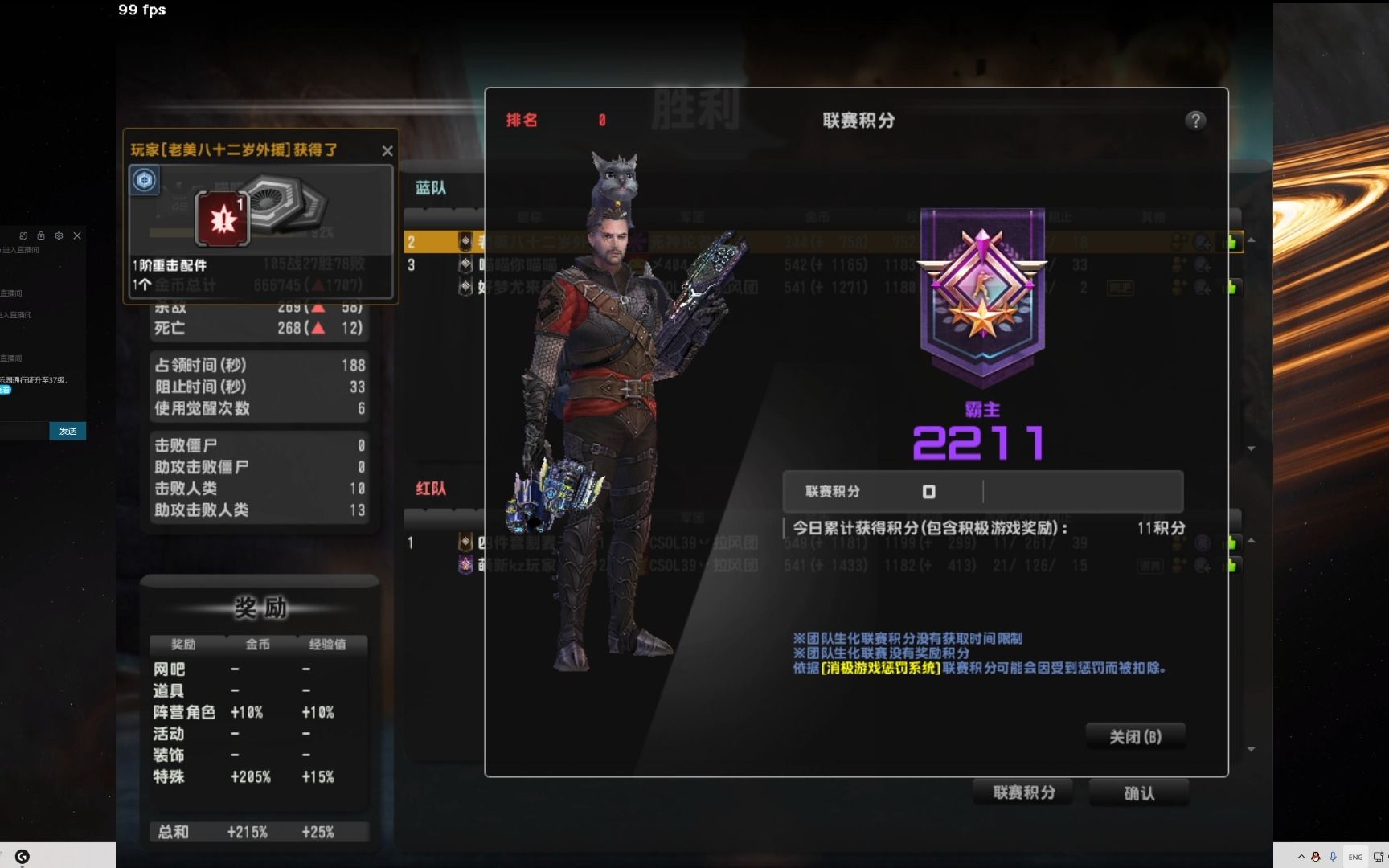Click the spectate camera icon on the highlighted row
Viewport: 1389px width, 868px height.
tap(1200, 242)
